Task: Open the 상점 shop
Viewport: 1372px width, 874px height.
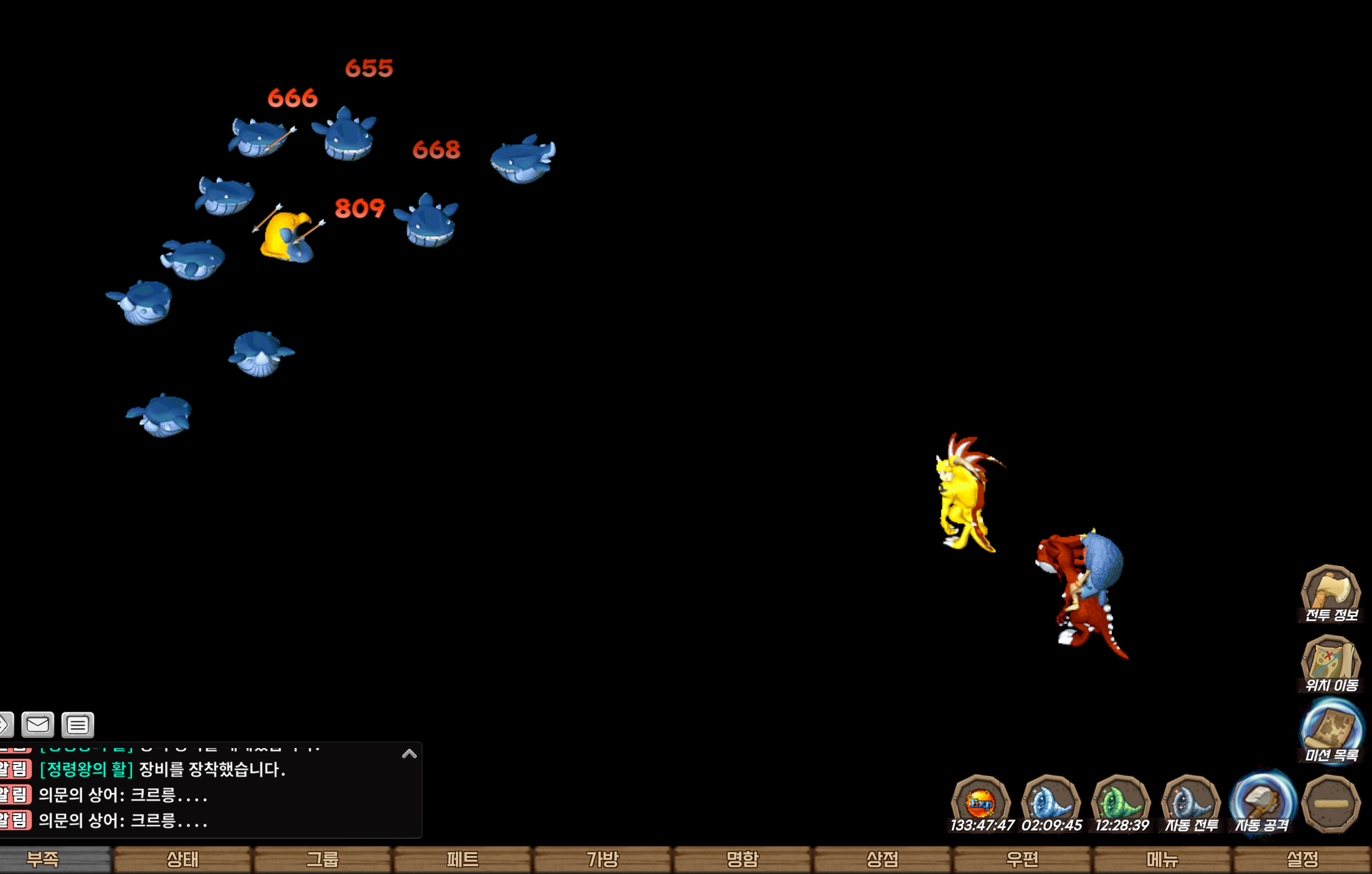Action: click(x=882, y=859)
